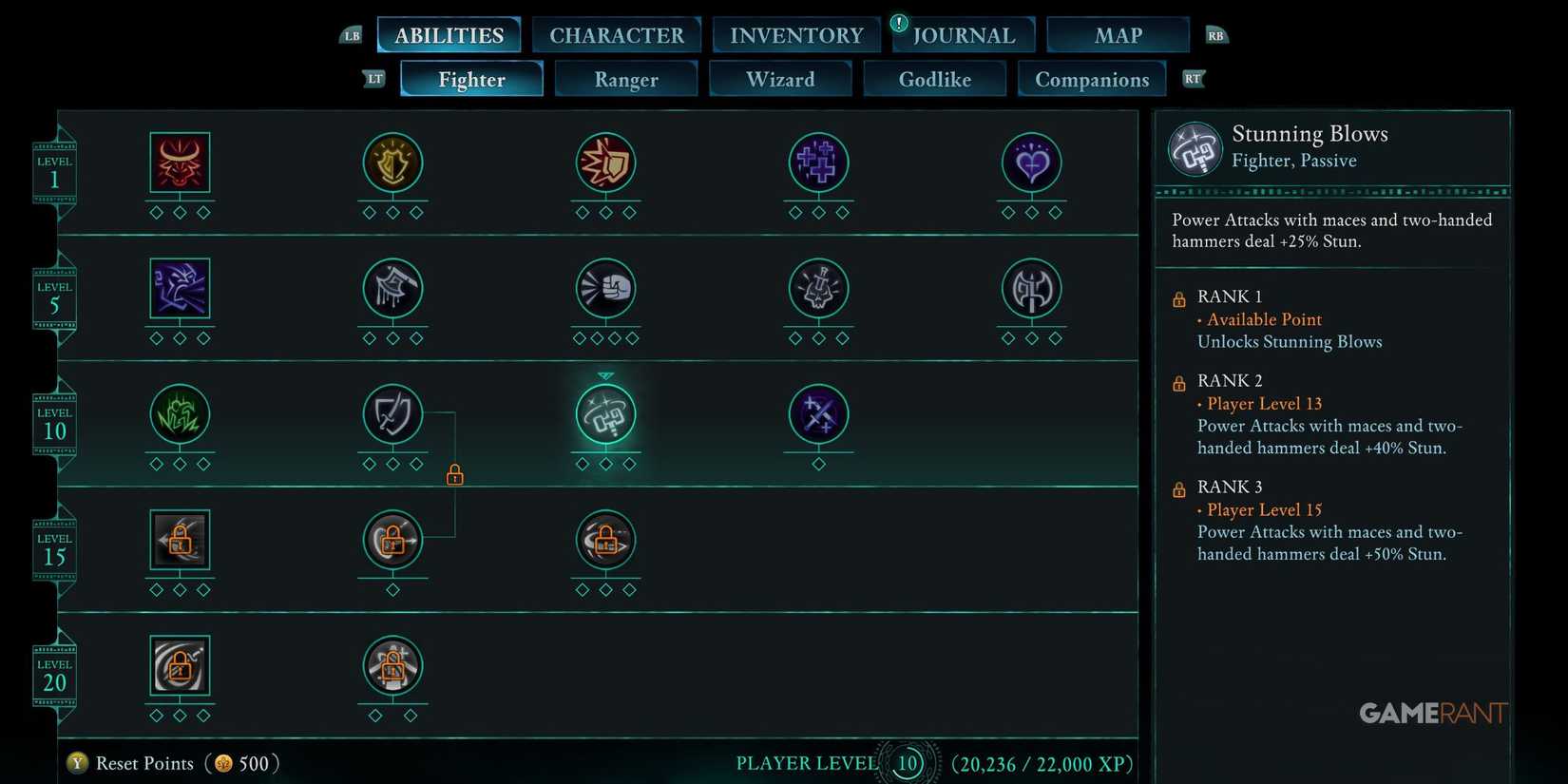Open the Wizard ability subtab
Screen dimensions: 1568x784
780,79
